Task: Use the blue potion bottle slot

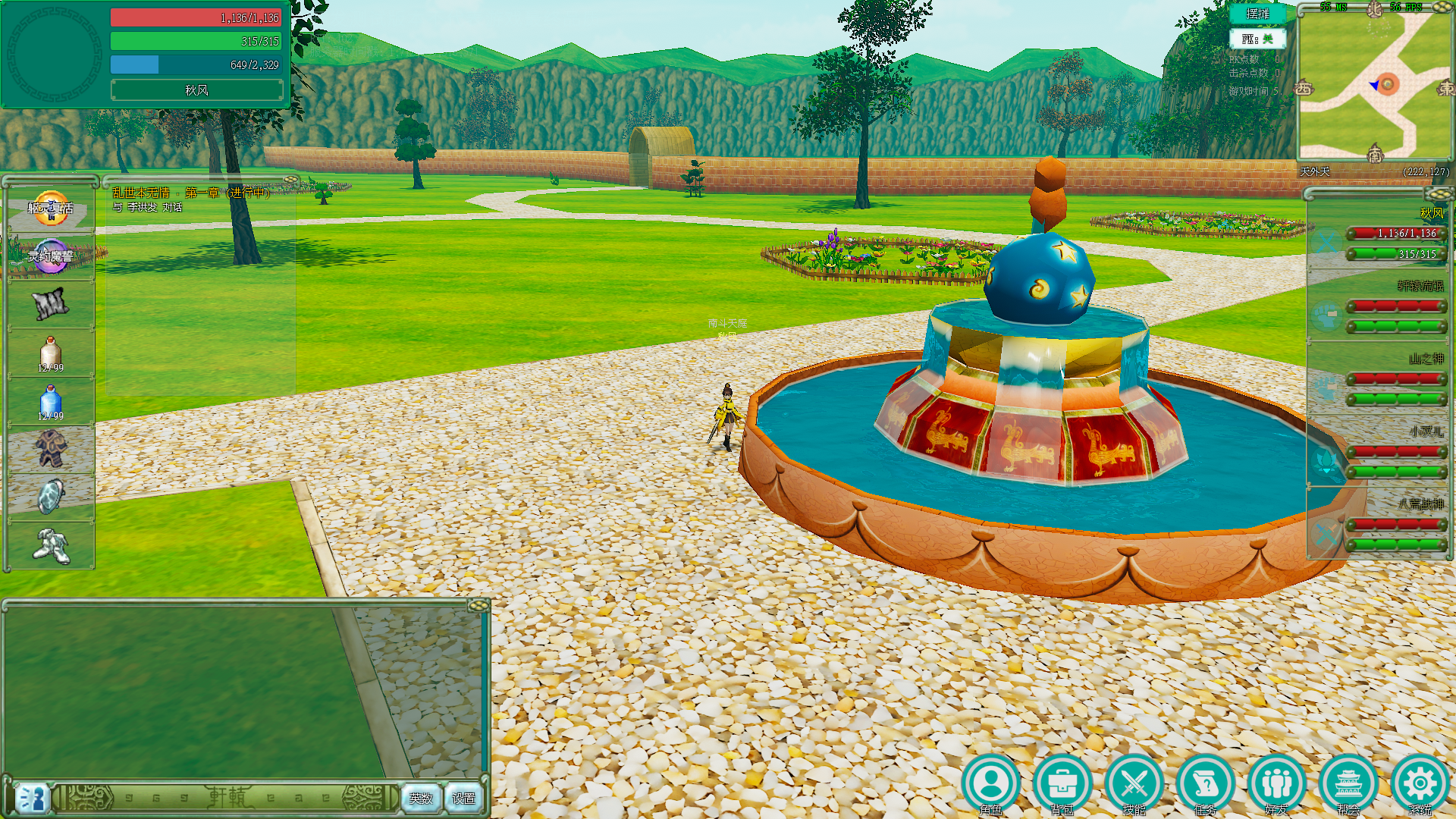Action: pyautogui.click(x=51, y=402)
